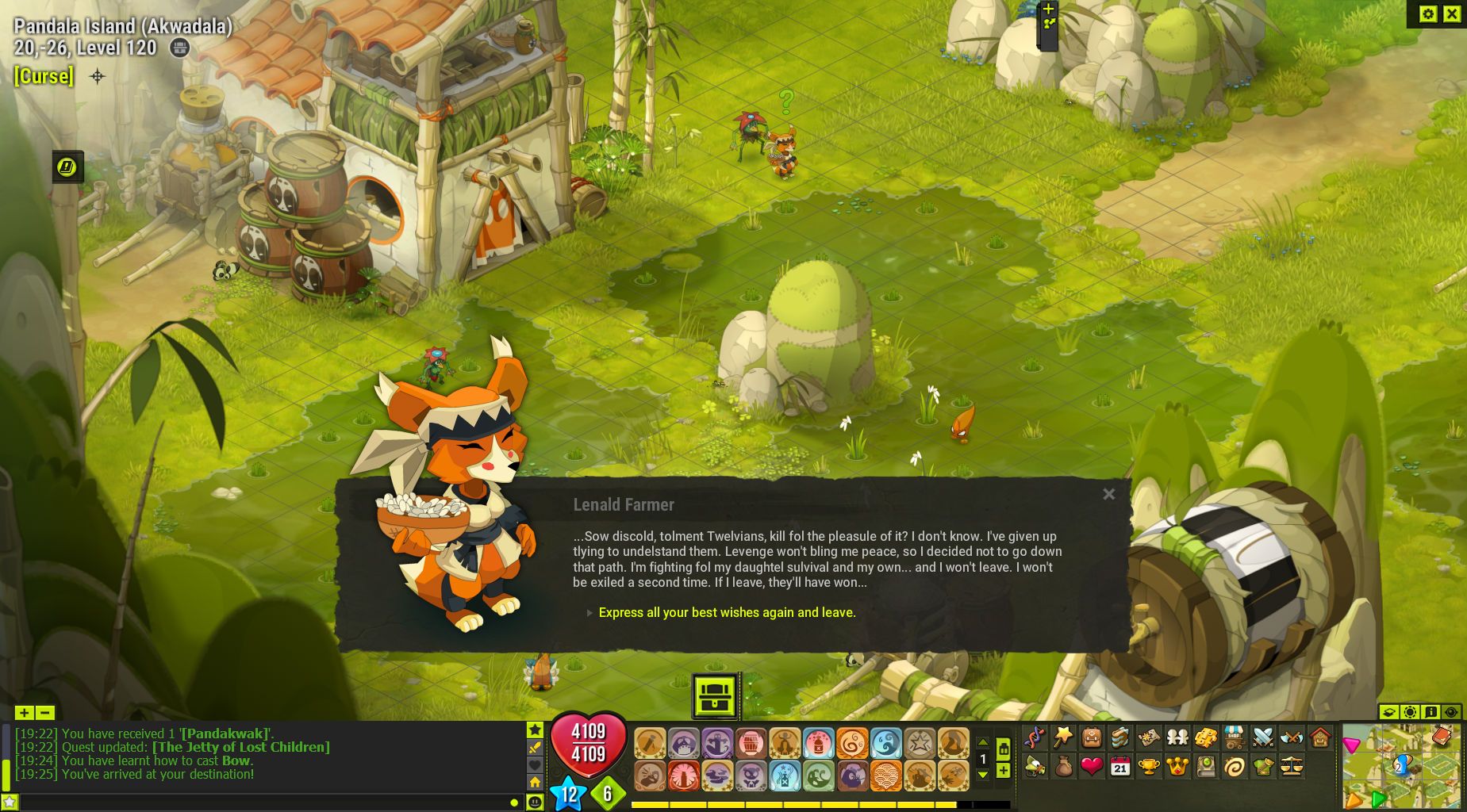Open the gear settings button
The height and width of the screenshot is (812, 1467).
[x=1427, y=13]
